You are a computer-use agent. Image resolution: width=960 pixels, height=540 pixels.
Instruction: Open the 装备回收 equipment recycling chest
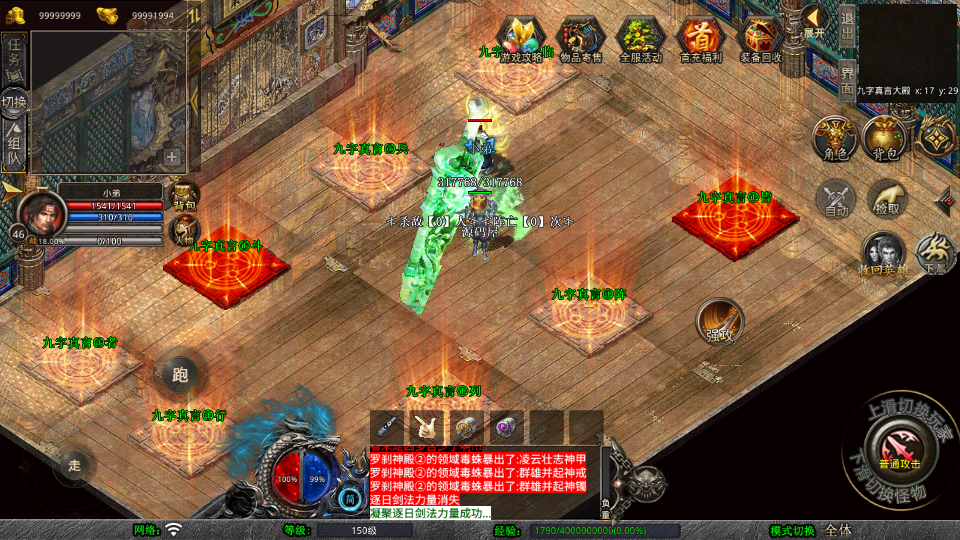(761, 40)
